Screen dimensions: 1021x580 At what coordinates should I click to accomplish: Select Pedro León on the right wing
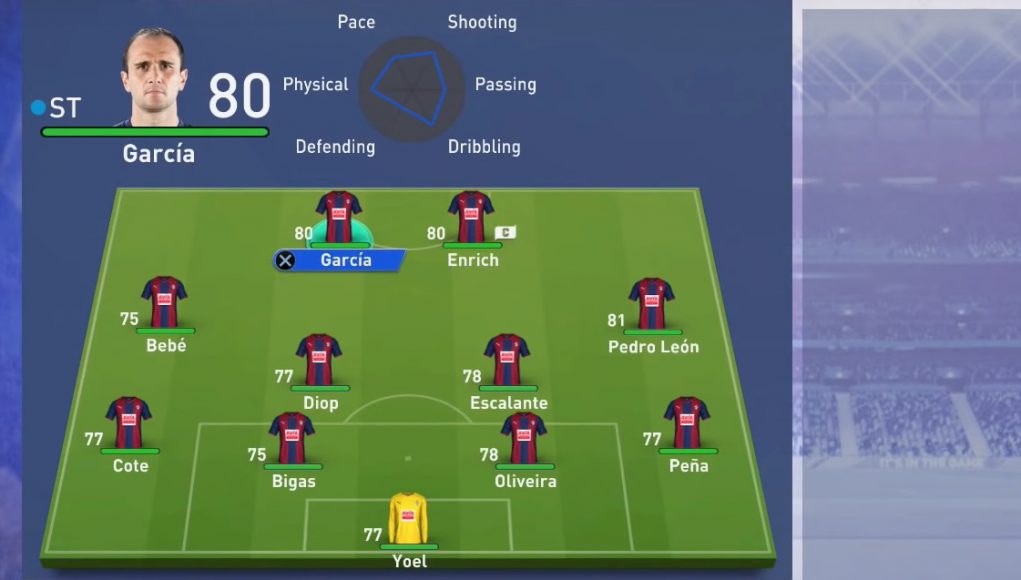652,304
